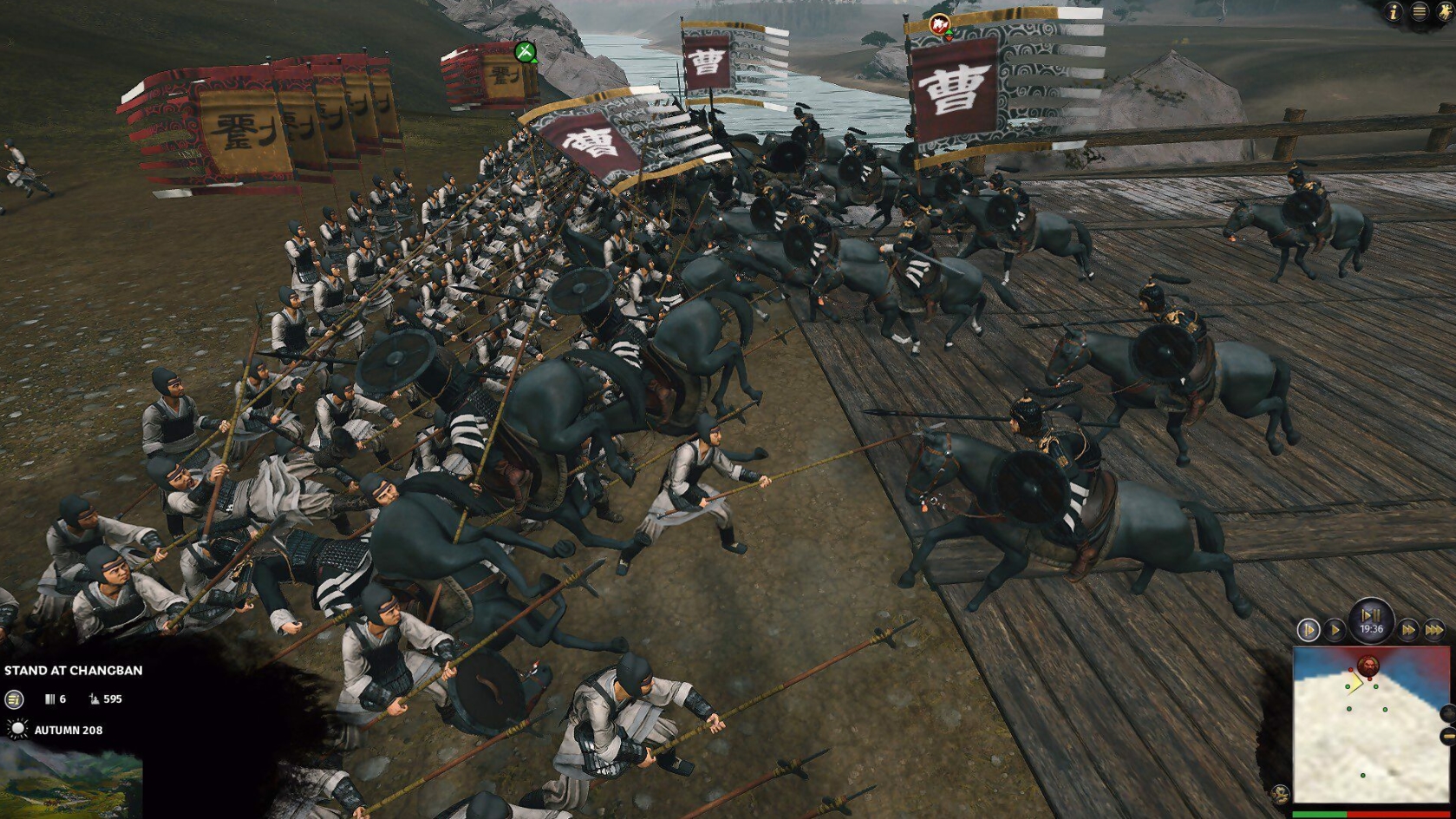Enable double-speed fast forward
Screen dimensions: 1456x819
pos(1407,632)
